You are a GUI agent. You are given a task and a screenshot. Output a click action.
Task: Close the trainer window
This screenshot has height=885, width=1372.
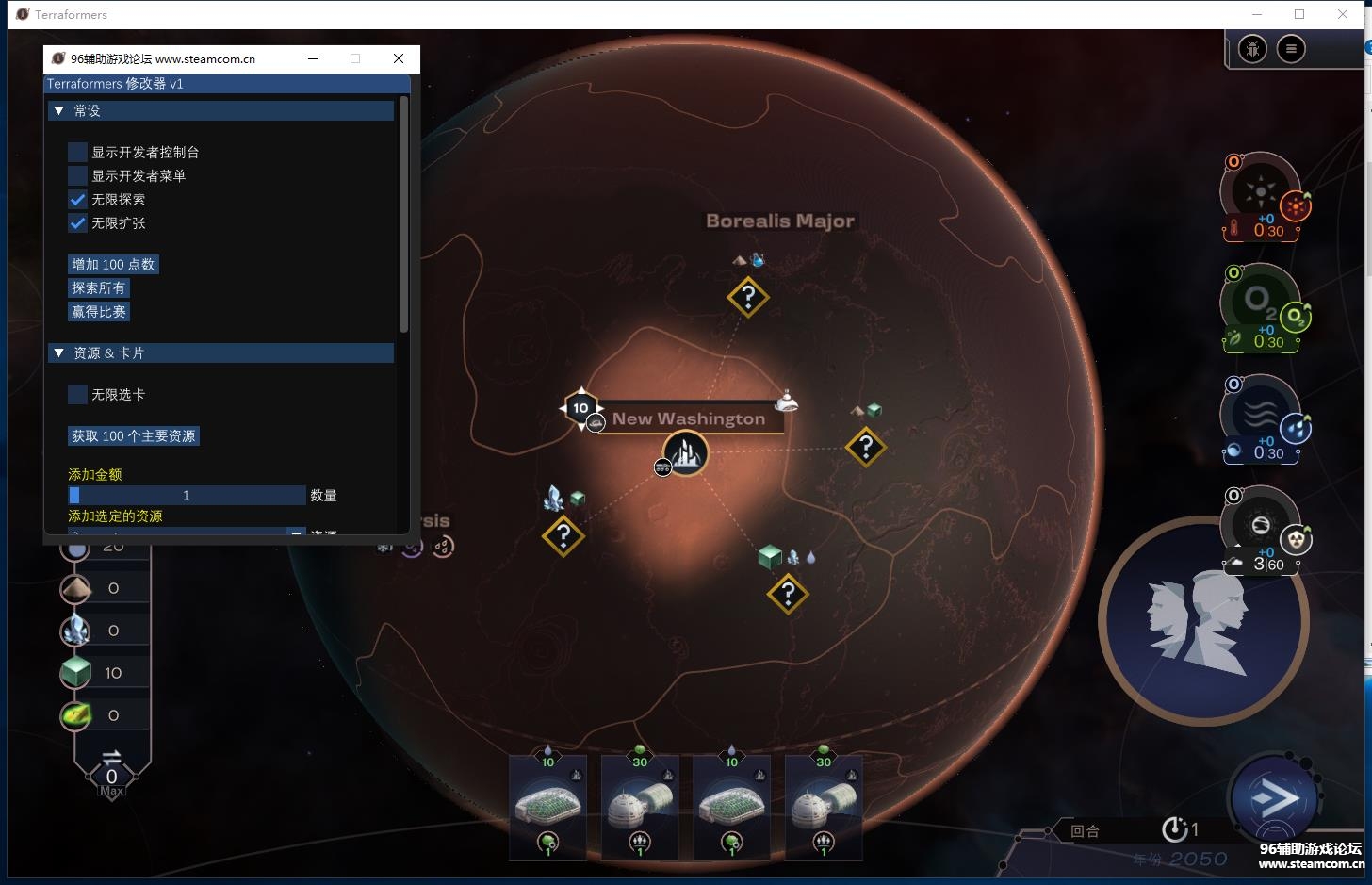point(399,58)
